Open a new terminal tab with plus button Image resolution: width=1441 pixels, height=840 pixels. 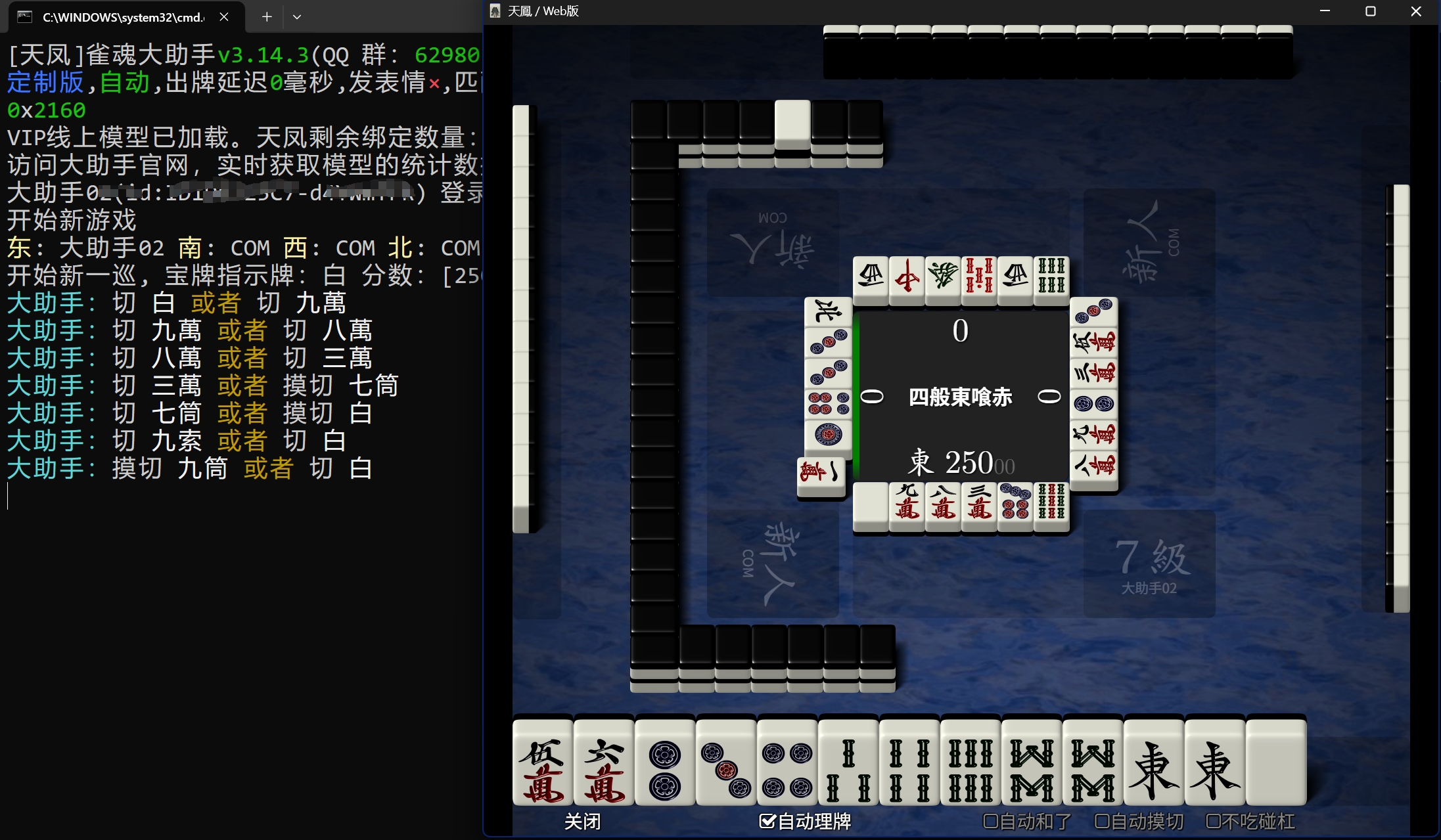click(267, 17)
